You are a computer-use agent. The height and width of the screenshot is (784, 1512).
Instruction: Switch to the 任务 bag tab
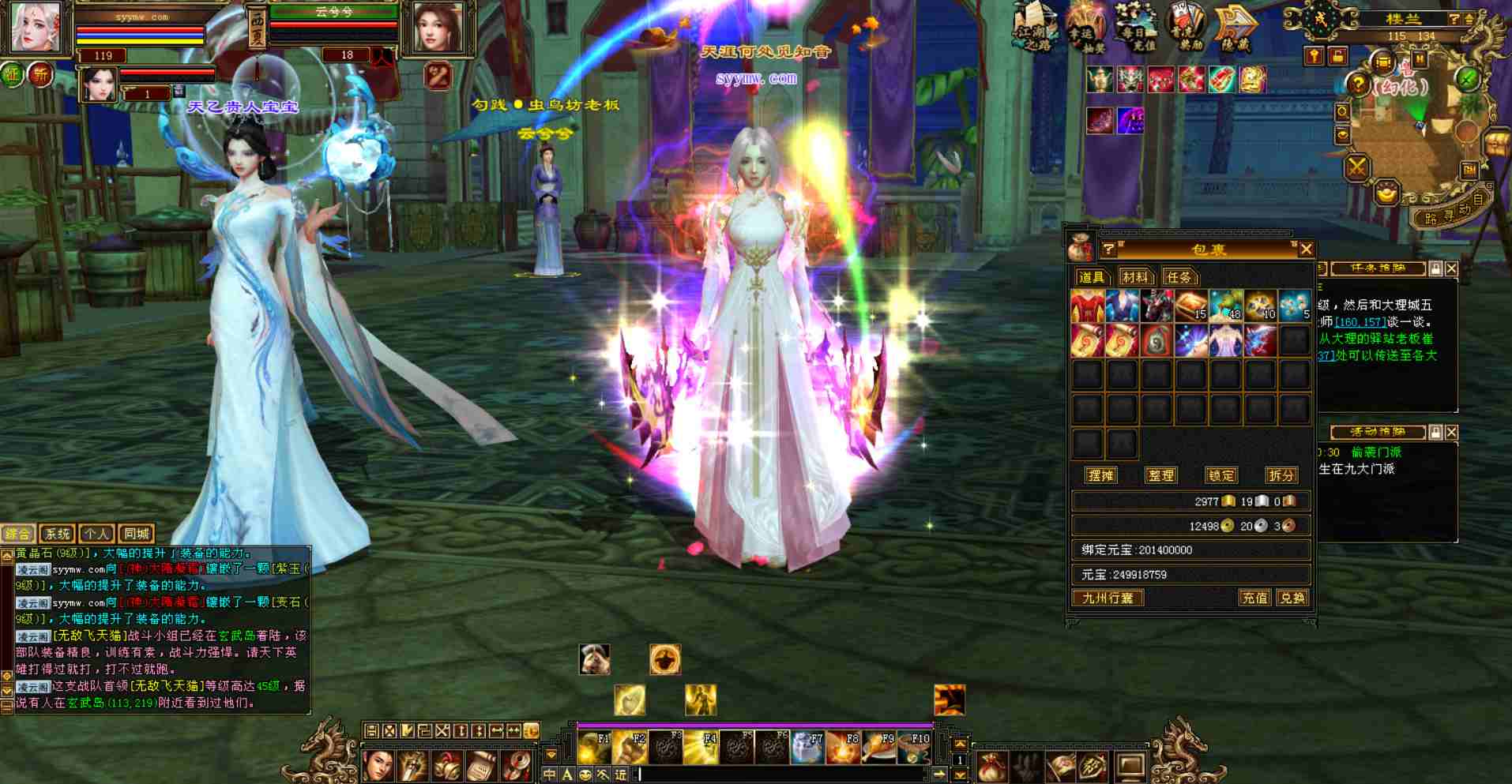(x=1179, y=277)
